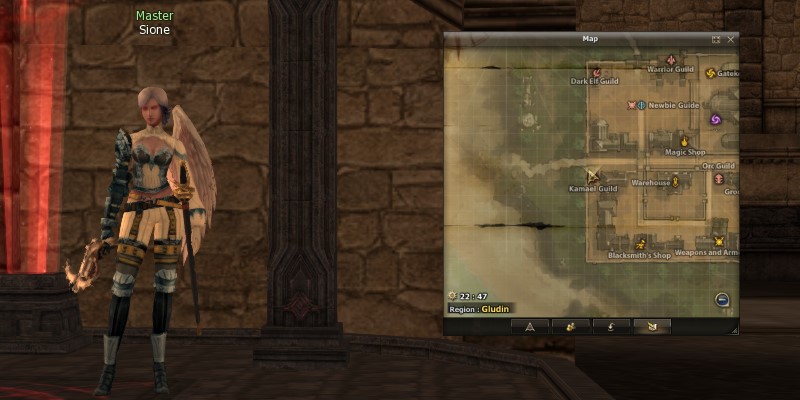Close the Map window
The height and width of the screenshot is (400, 800).
pyautogui.click(x=731, y=39)
